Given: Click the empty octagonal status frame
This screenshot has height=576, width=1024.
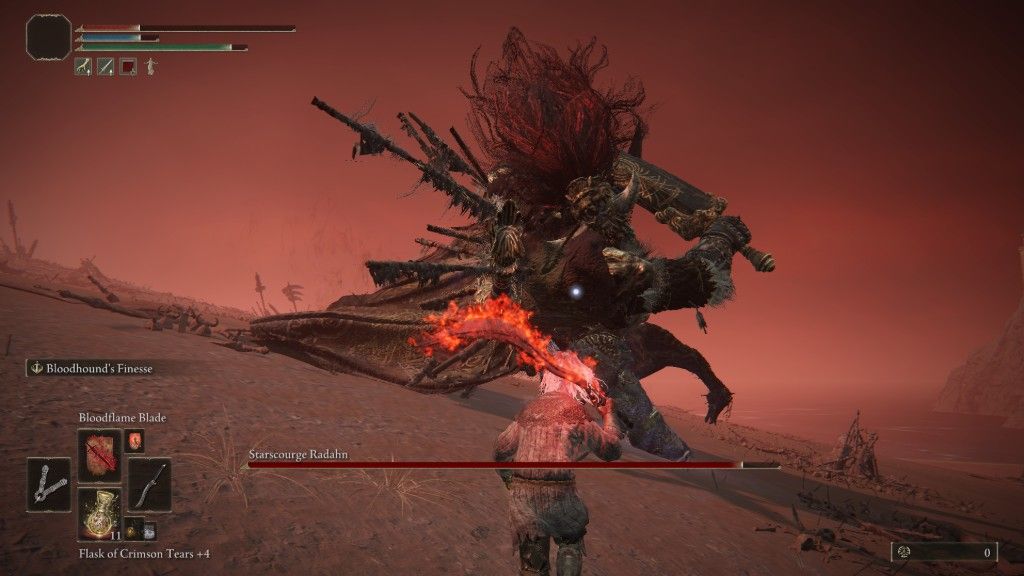Looking at the screenshot, I should pos(48,37).
